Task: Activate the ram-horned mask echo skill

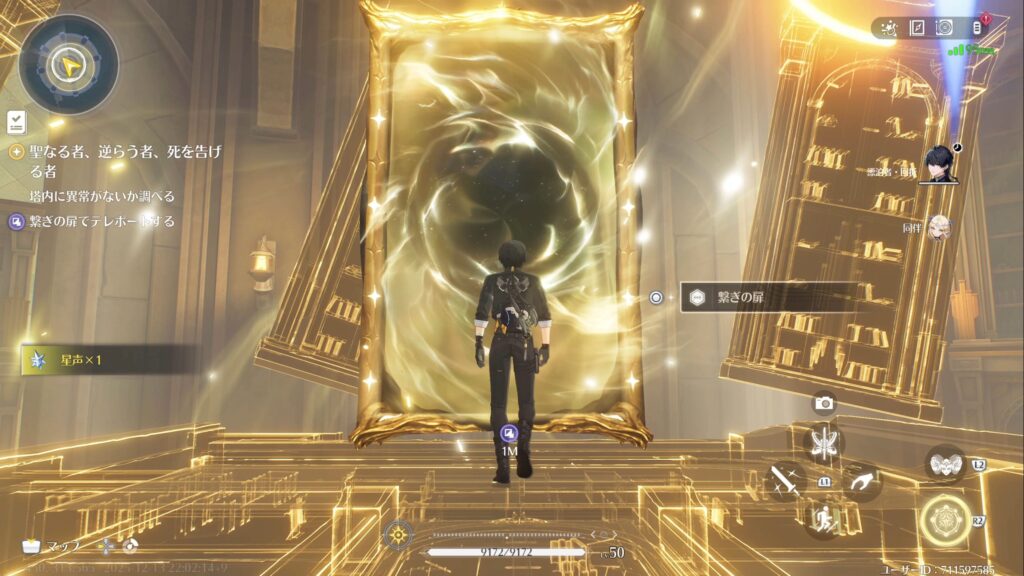Action: (945, 464)
